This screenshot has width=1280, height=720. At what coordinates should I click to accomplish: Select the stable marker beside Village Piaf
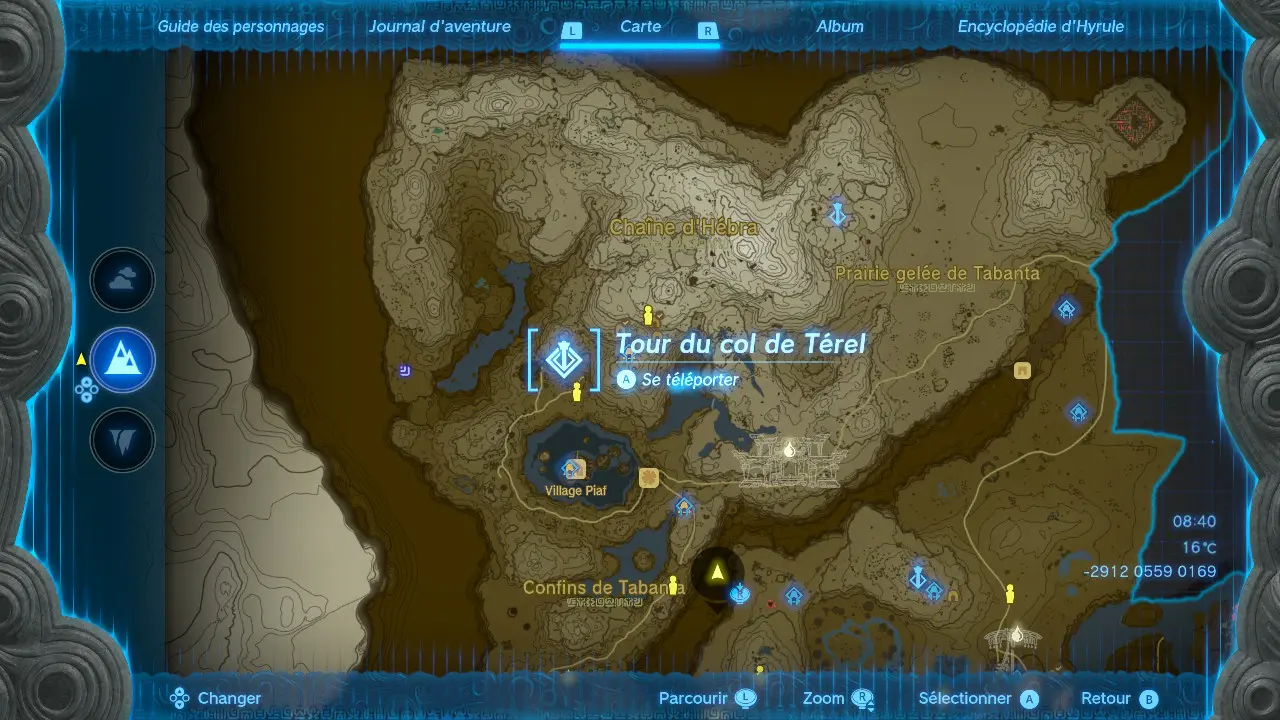point(649,477)
